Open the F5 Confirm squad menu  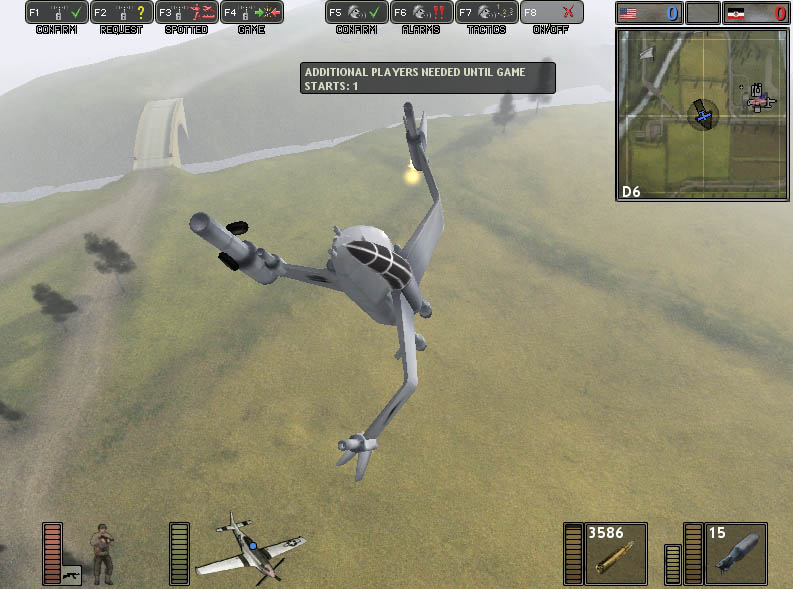pyautogui.click(x=356, y=13)
